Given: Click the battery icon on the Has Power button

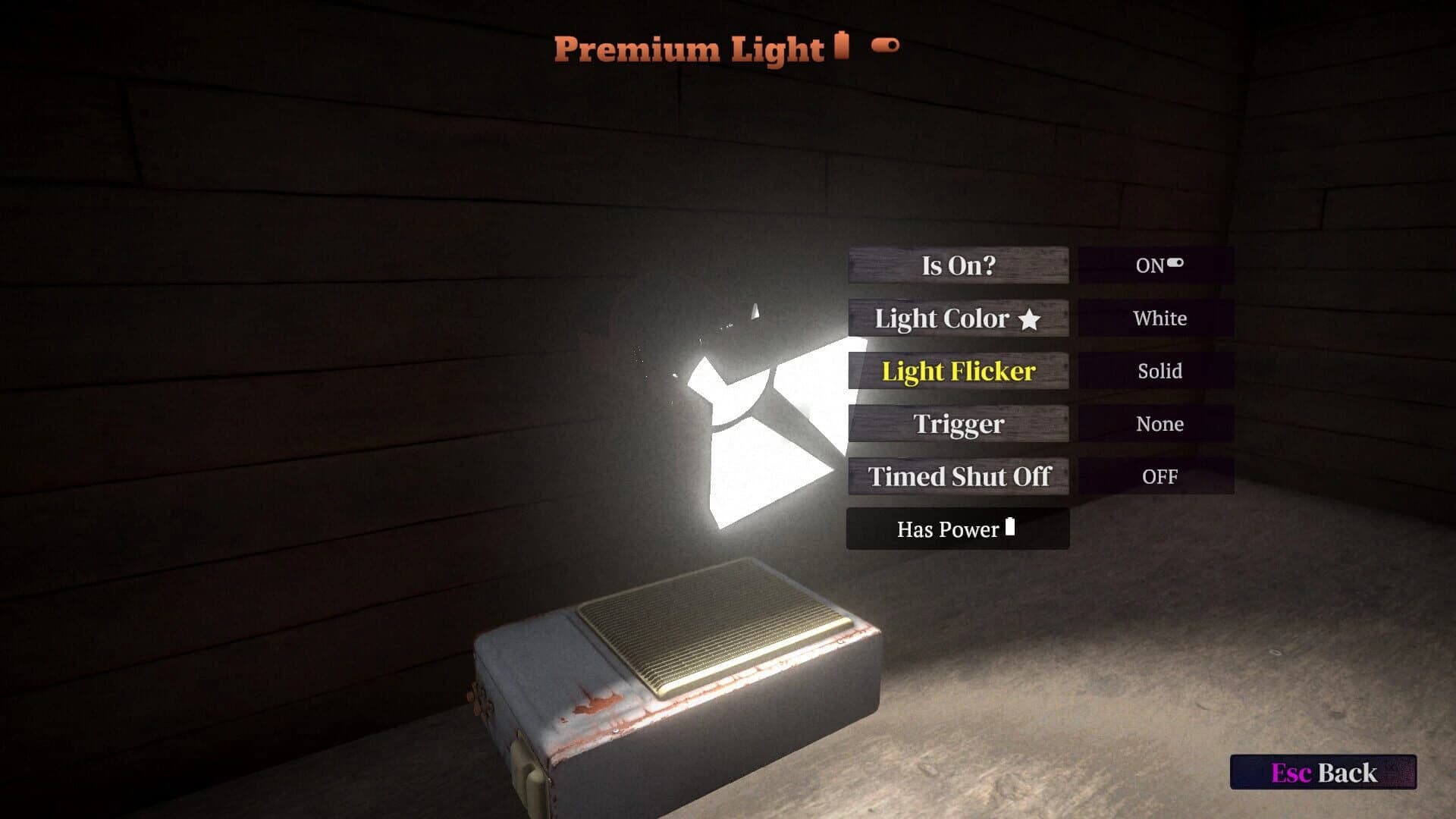Looking at the screenshot, I should (1011, 529).
